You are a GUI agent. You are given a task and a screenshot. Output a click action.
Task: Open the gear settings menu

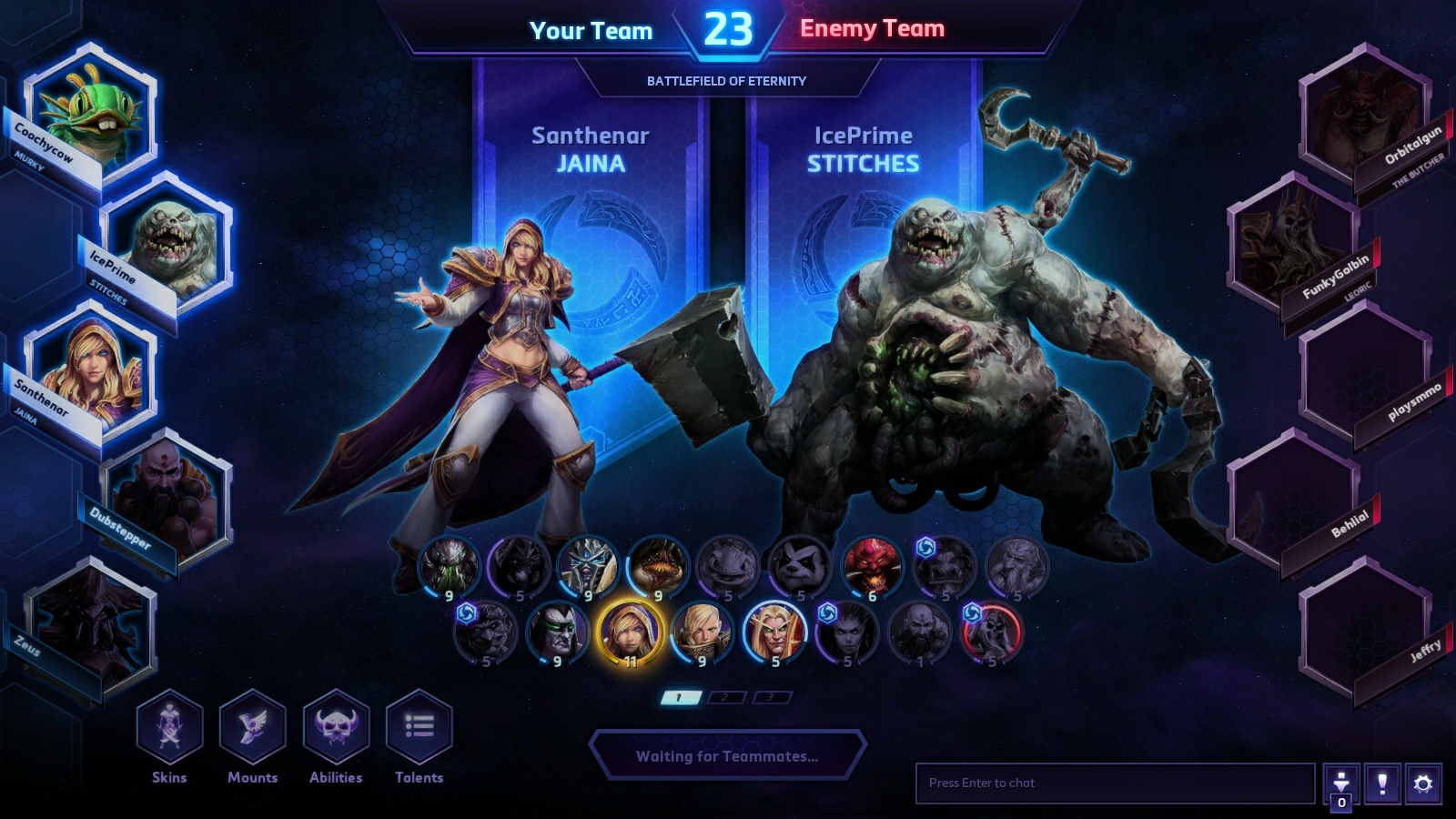tap(1423, 784)
